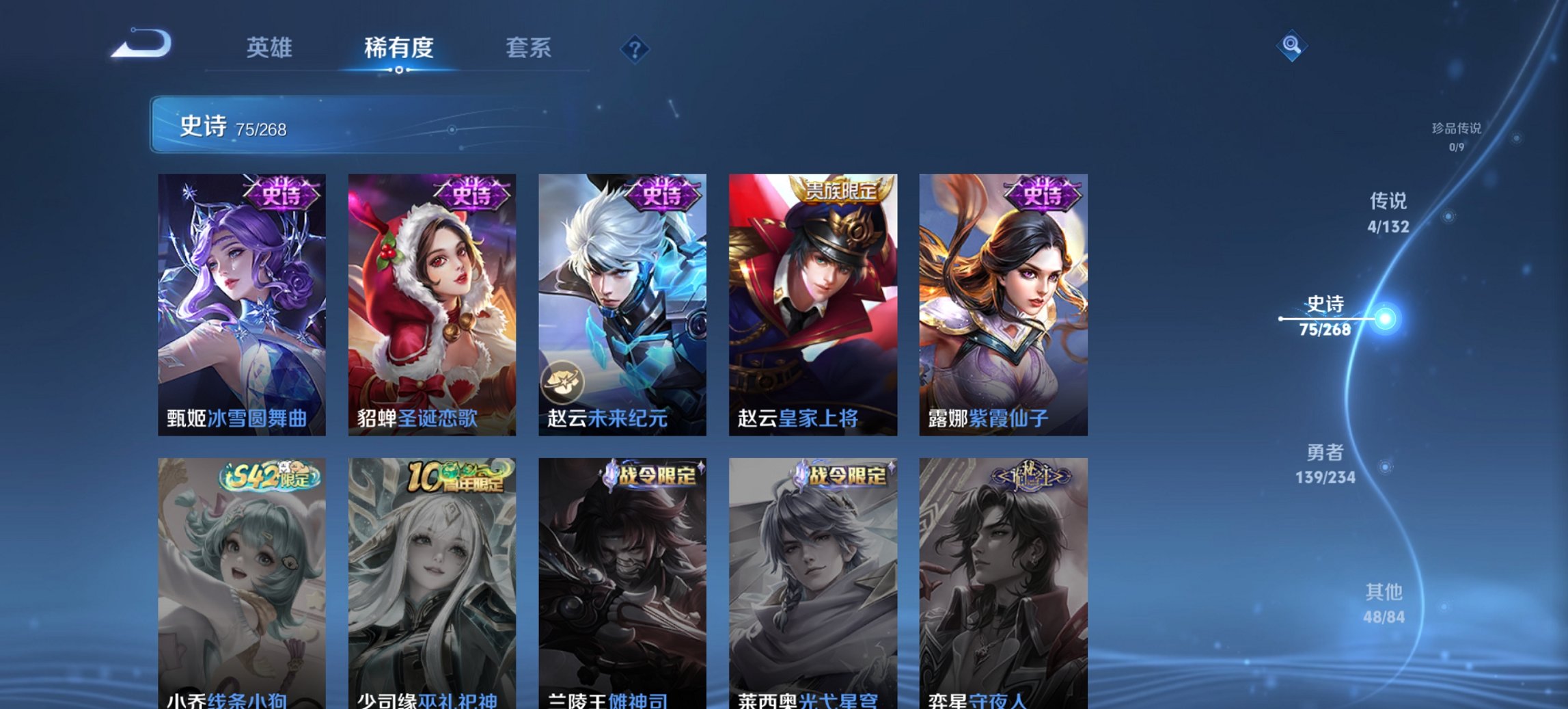
Task: Open the 露娜紫霞仙子 skin card
Action: [1004, 301]
